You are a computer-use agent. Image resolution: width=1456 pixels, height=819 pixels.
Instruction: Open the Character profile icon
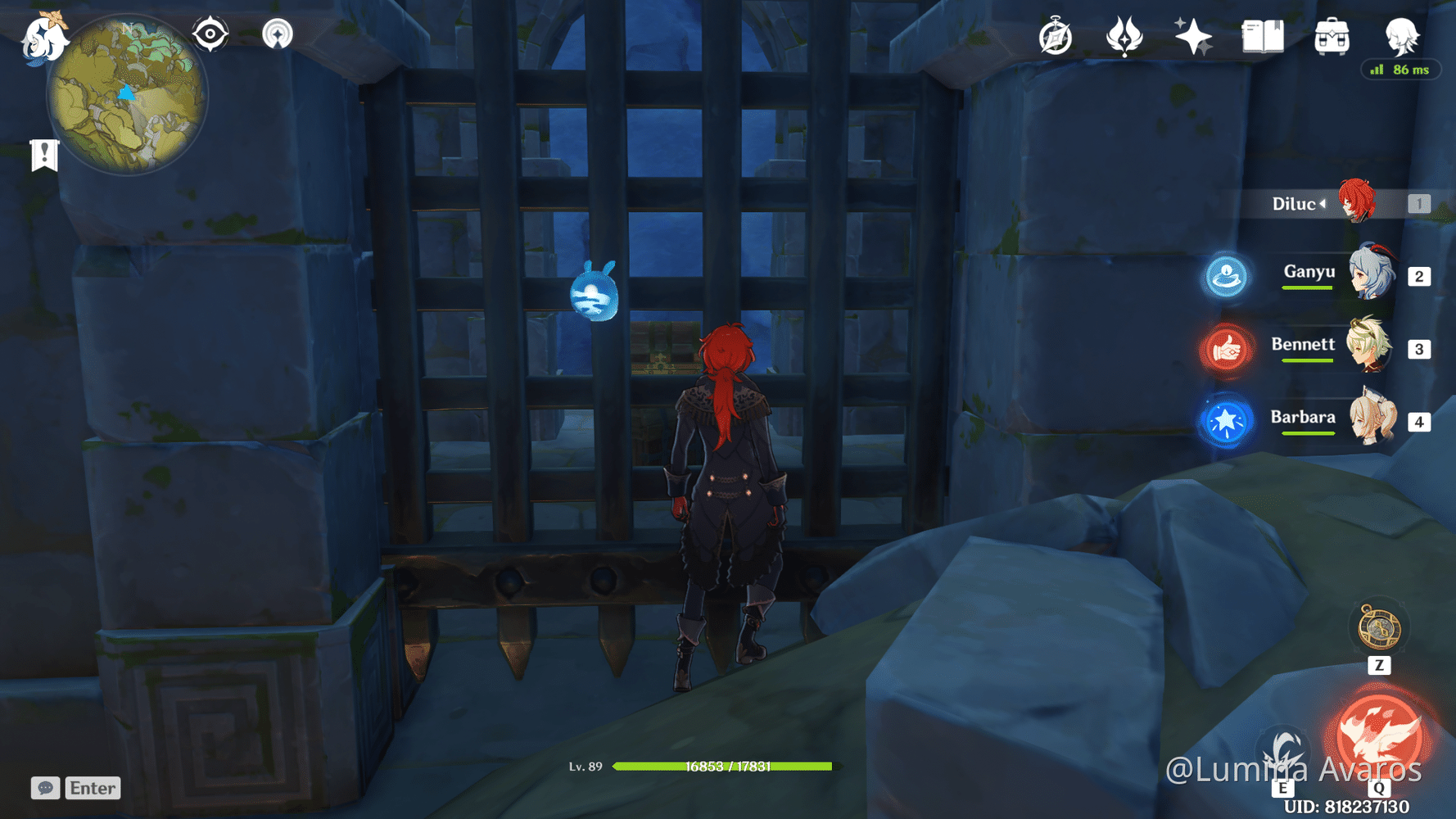[1402, 37]
